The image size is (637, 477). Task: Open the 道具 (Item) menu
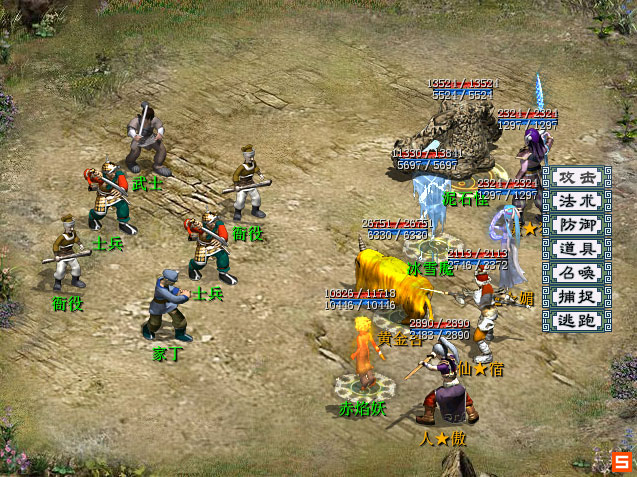(x=577, y=249)
